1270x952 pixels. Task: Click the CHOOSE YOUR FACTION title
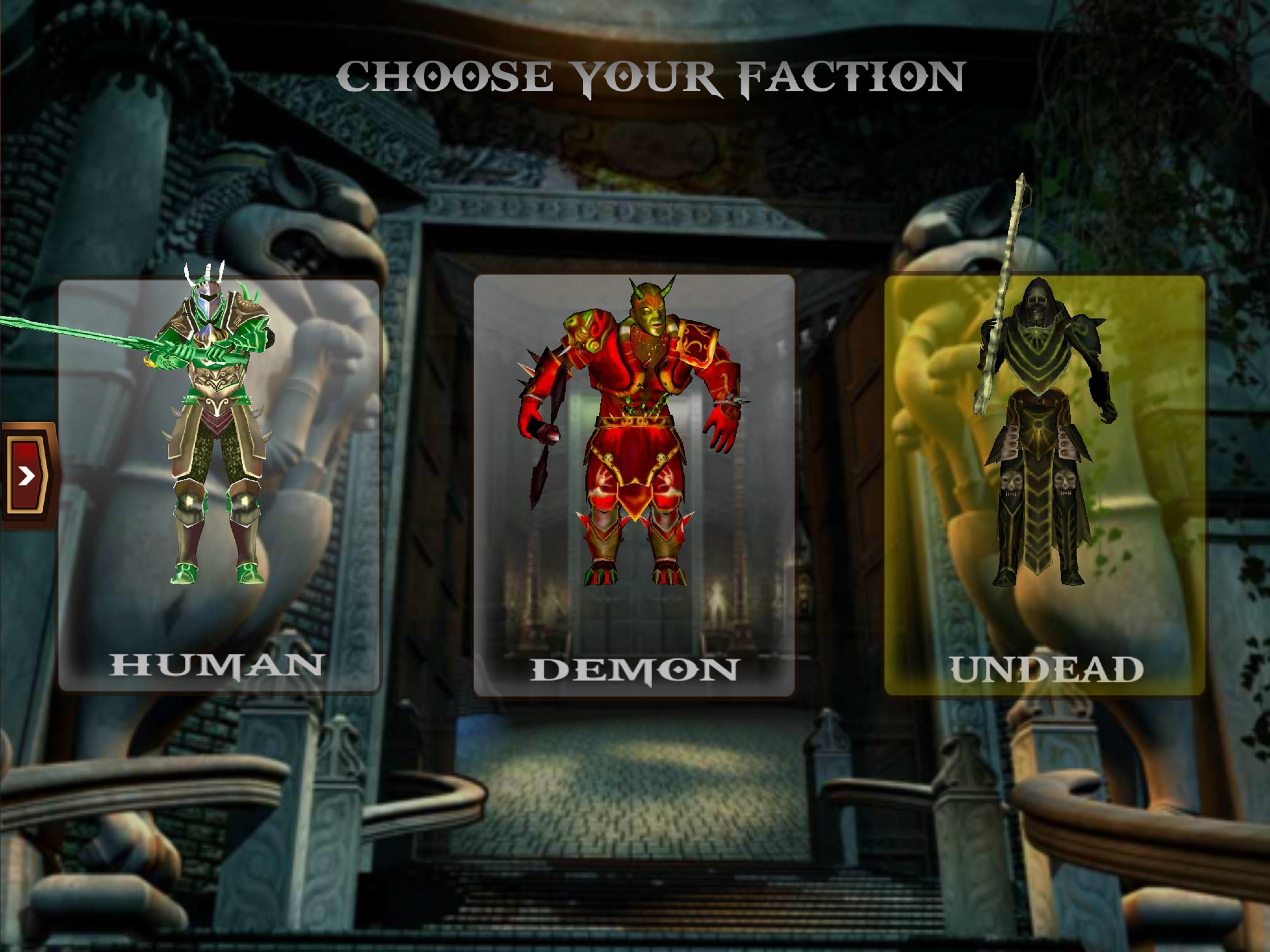652,75
